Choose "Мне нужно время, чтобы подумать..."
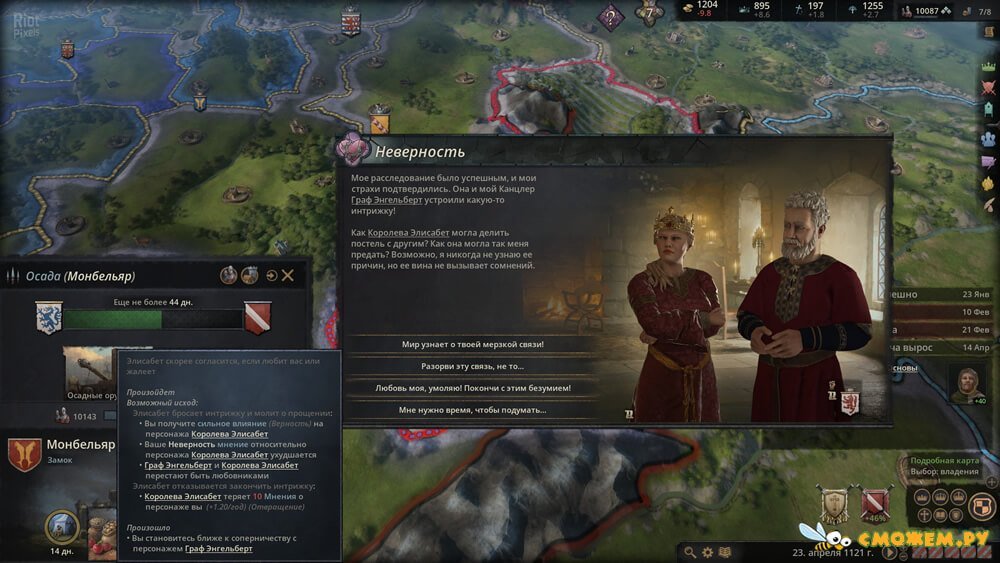 pos(473,409)
